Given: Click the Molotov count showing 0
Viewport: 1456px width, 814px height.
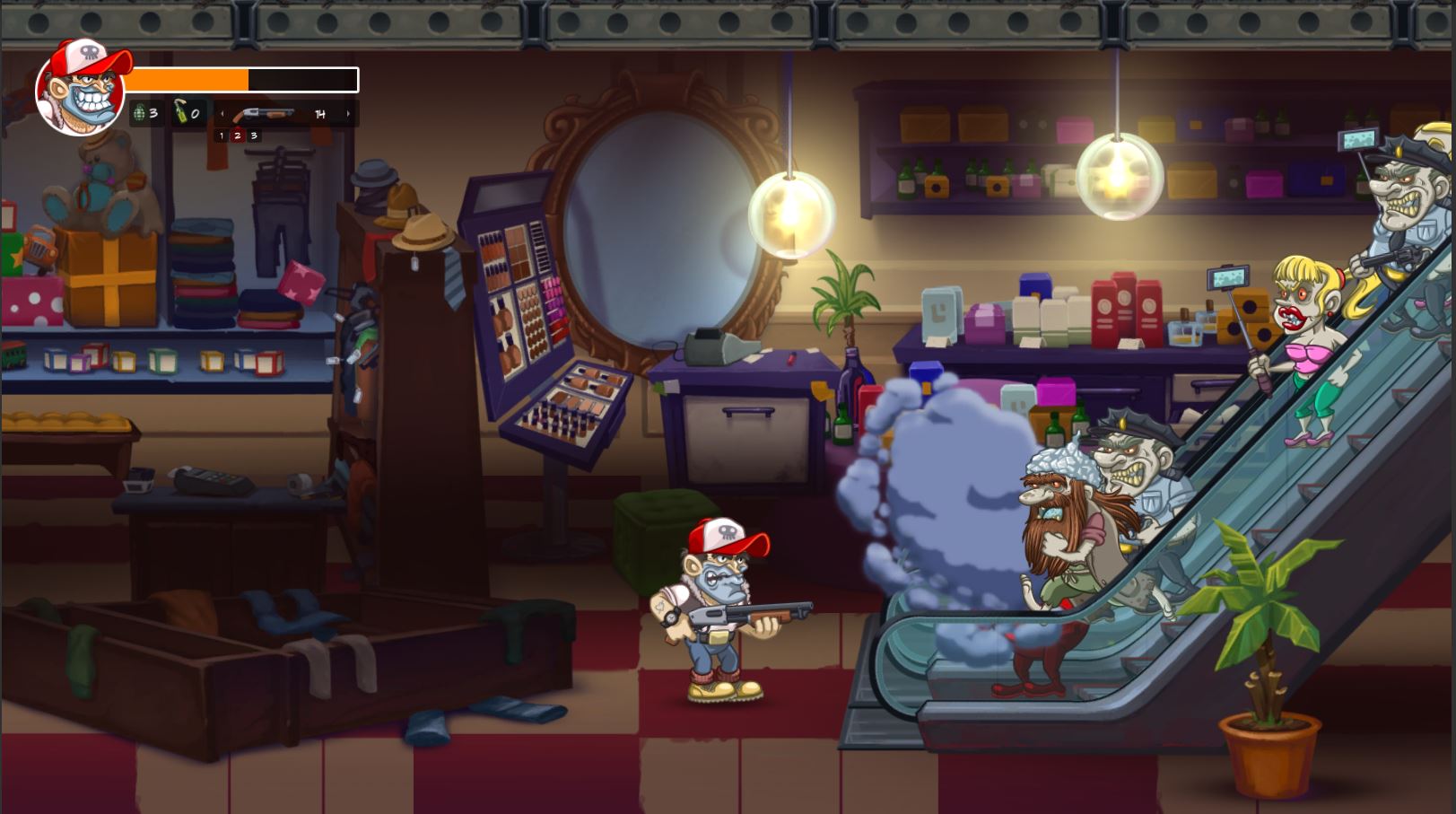Looking at the screenshot, I should (x=195, y=113).
